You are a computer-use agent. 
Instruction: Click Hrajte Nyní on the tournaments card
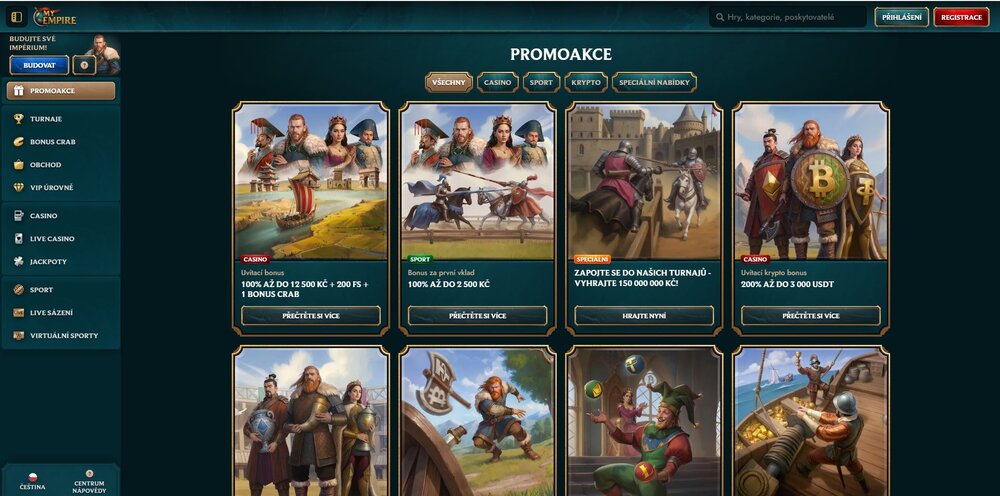coord(644,315)
